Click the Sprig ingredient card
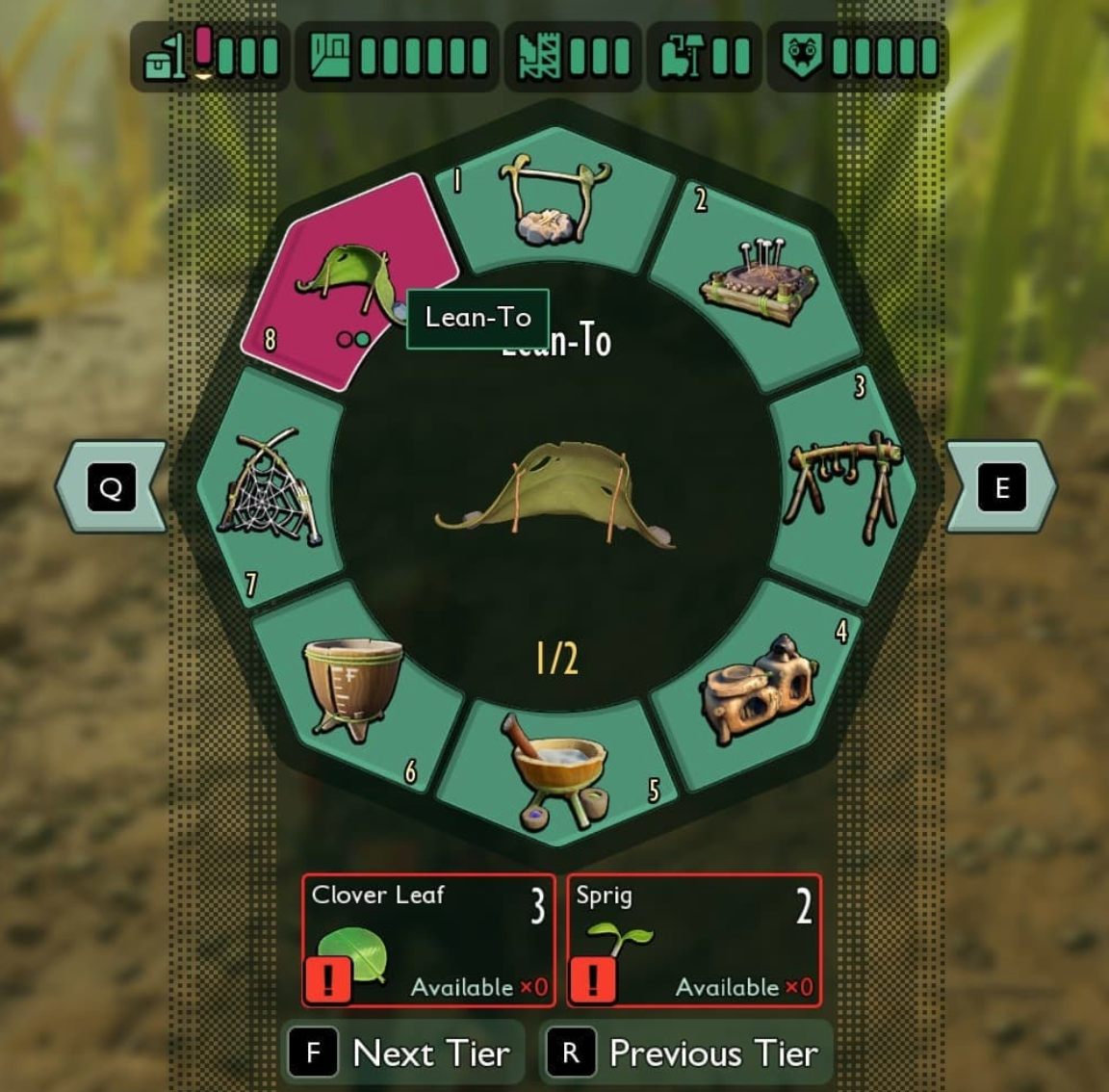 (694, 941)
